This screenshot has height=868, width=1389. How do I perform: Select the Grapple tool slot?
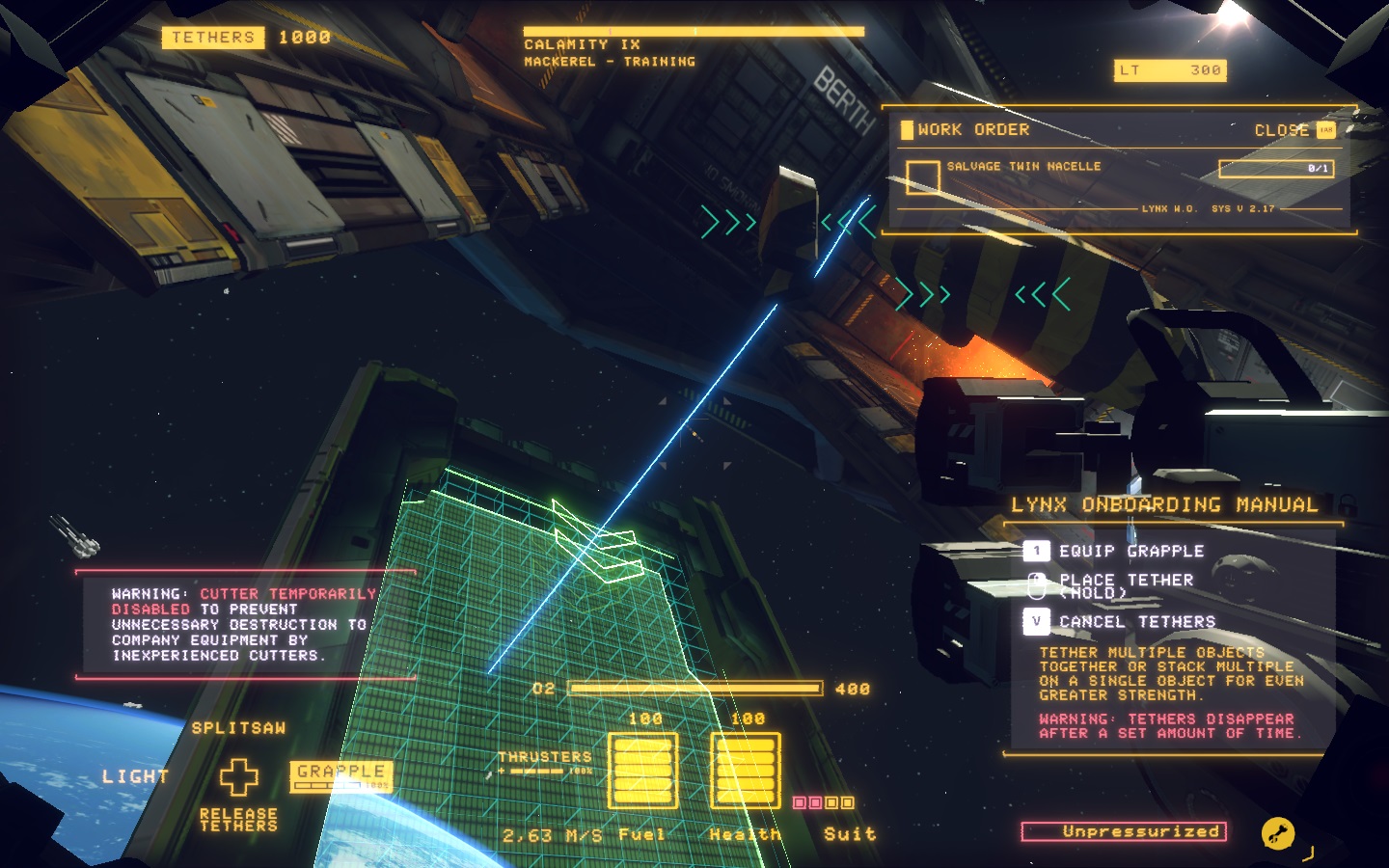click(340, 774)
